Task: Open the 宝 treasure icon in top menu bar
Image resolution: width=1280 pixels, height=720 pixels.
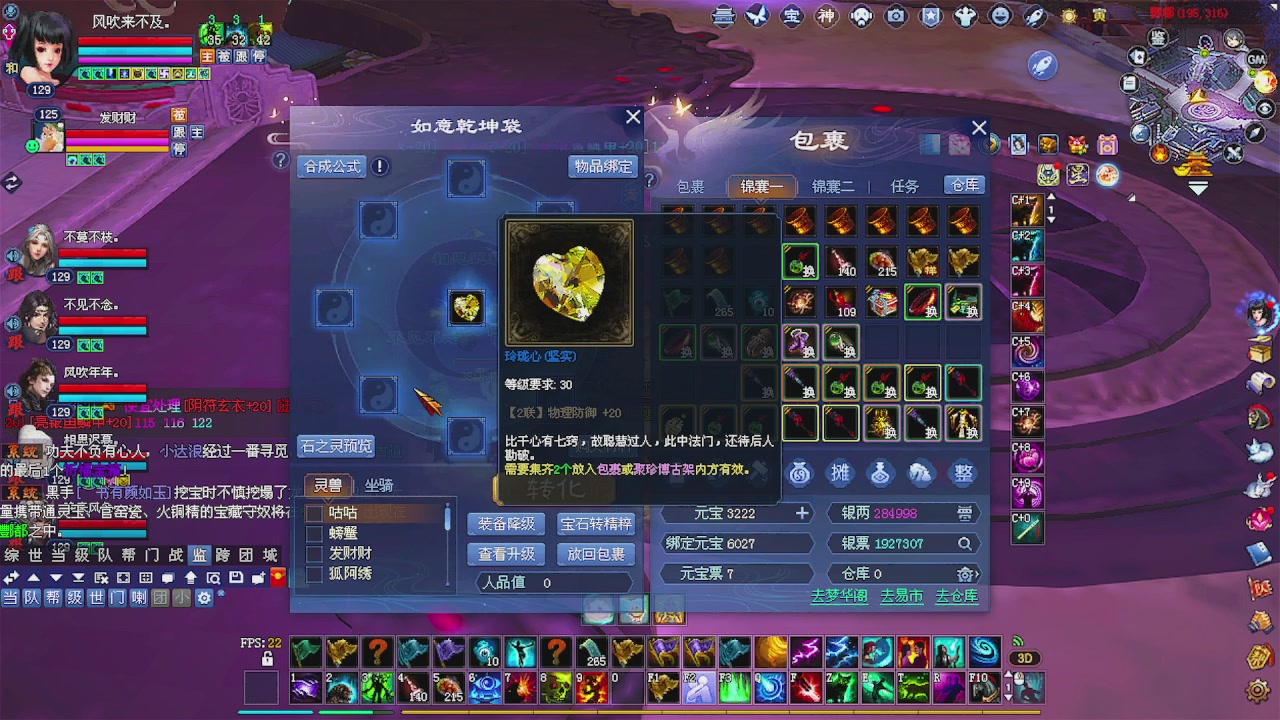Action: click(792, 16)
